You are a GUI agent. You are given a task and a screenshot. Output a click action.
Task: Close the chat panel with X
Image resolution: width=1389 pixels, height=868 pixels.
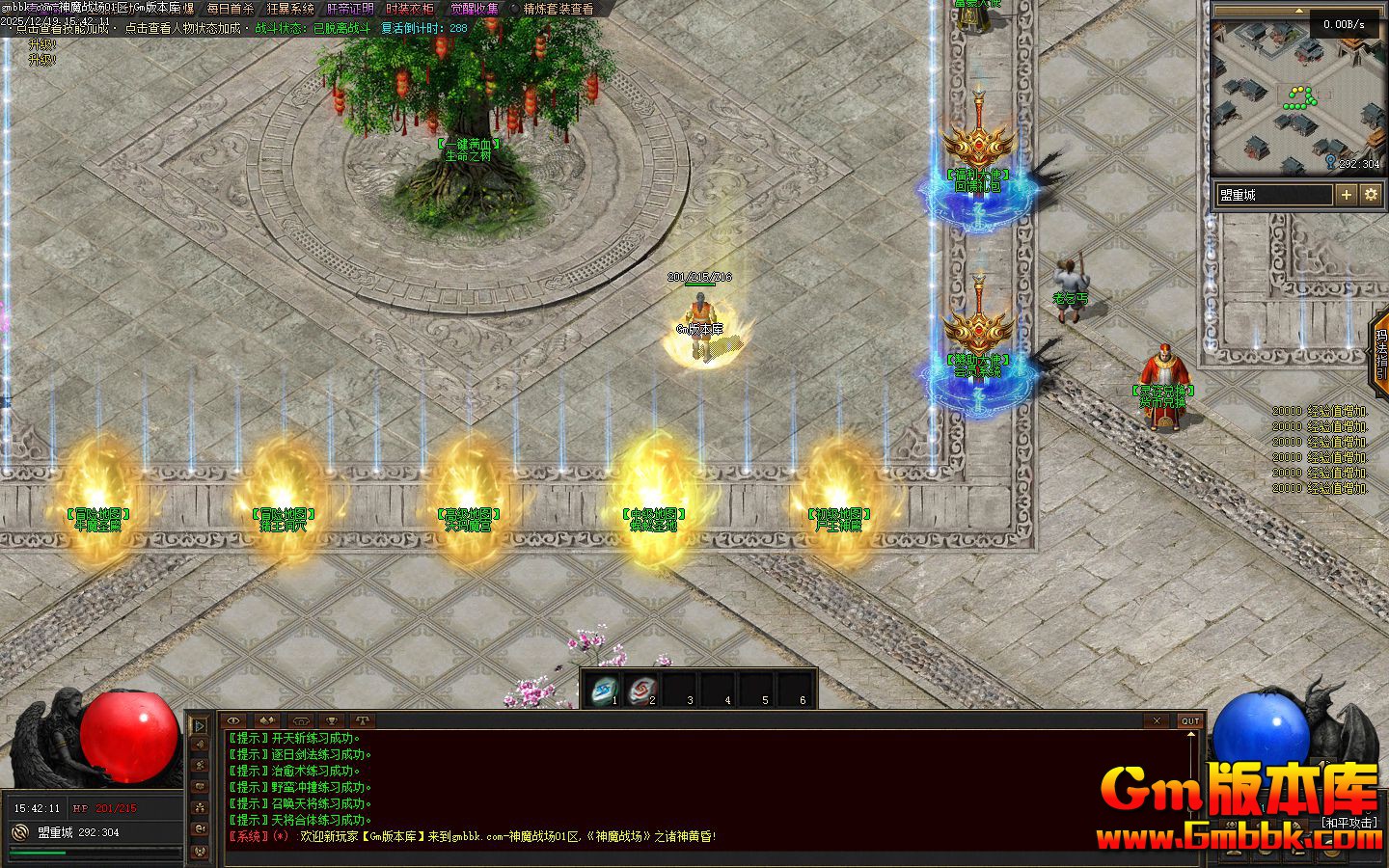[1157, 720]
